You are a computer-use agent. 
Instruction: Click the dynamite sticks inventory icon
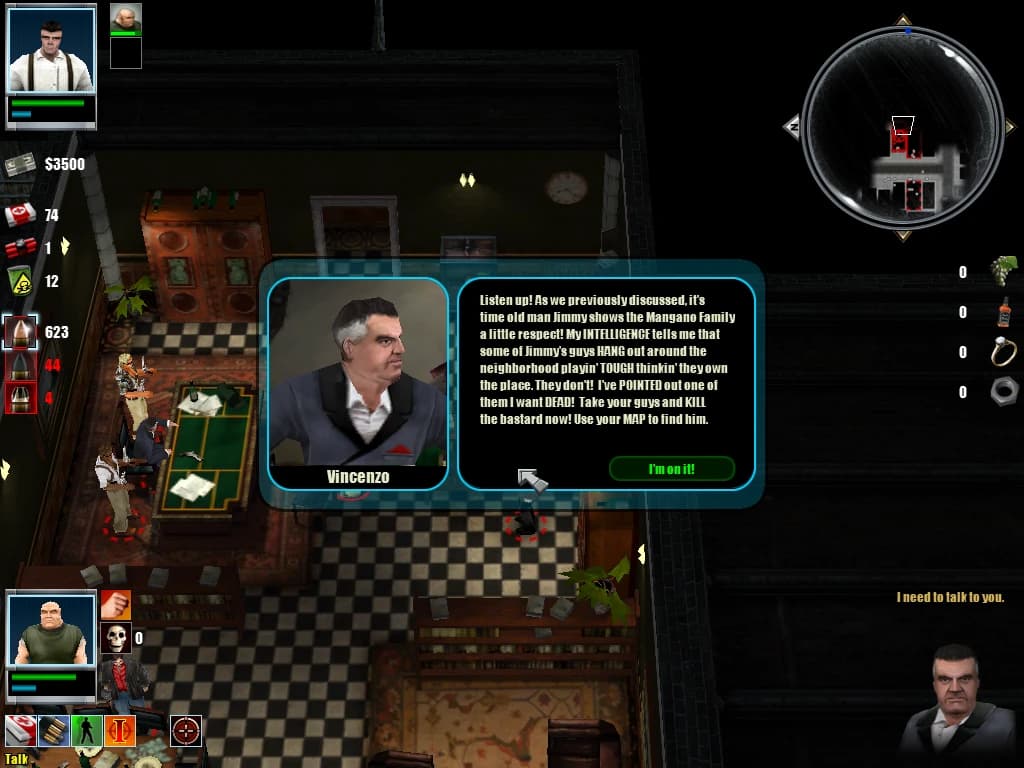click(x=20, y=248)
